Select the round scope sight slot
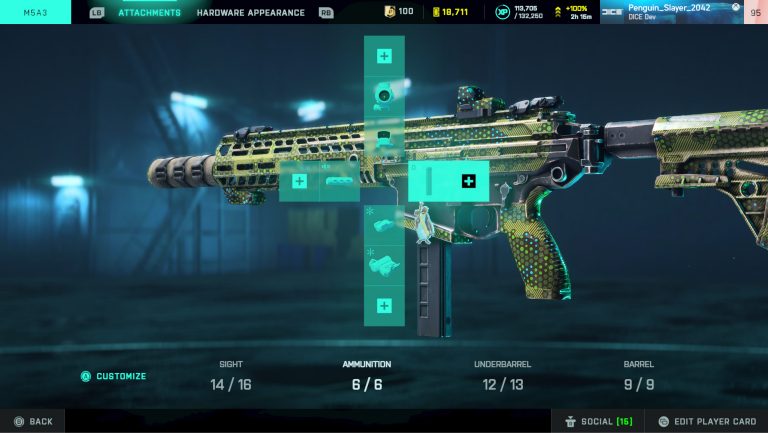The width and height of the screenshot is (768, 433). [384, 96]
